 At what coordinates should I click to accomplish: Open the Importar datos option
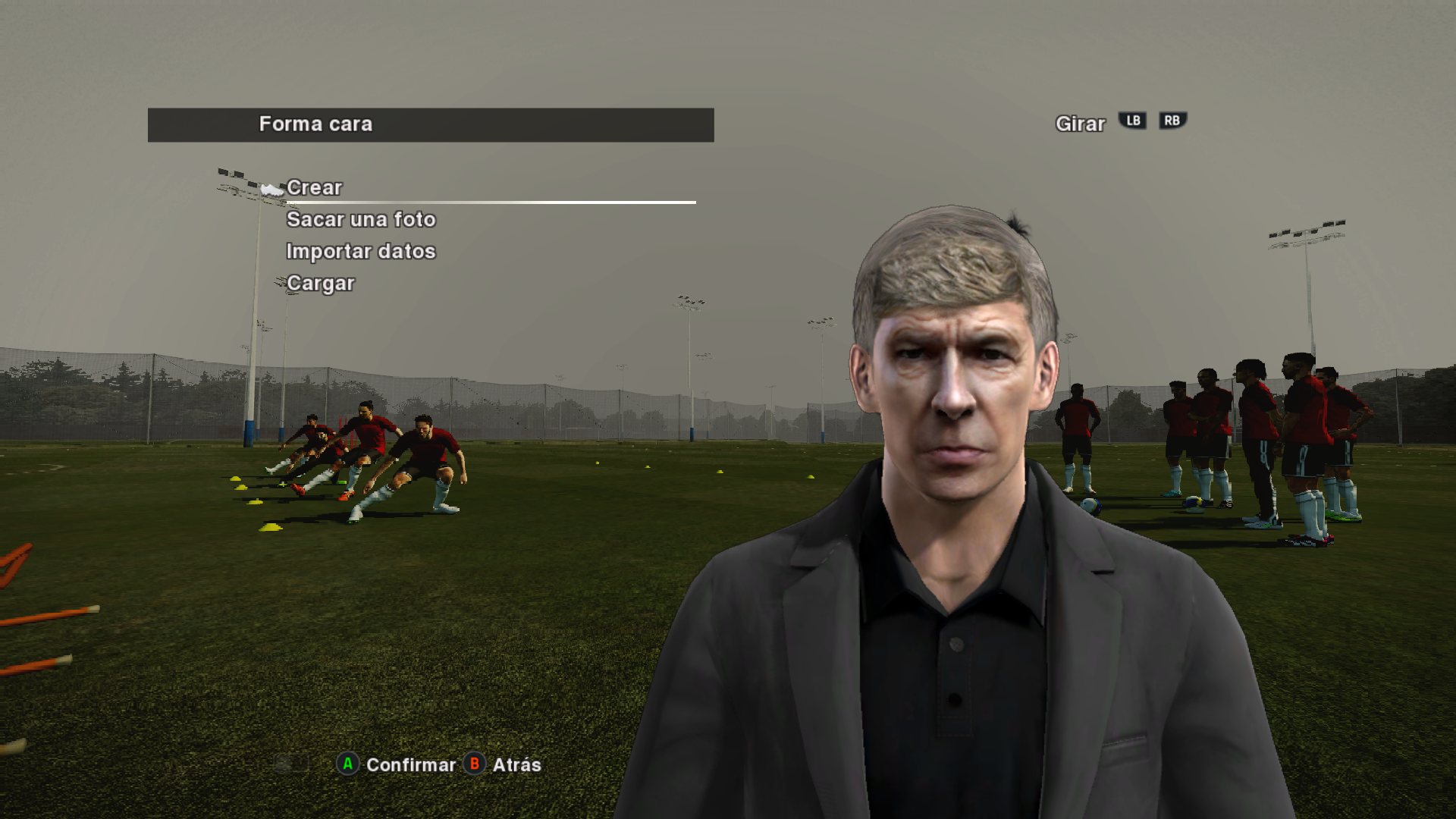point(361,252)
